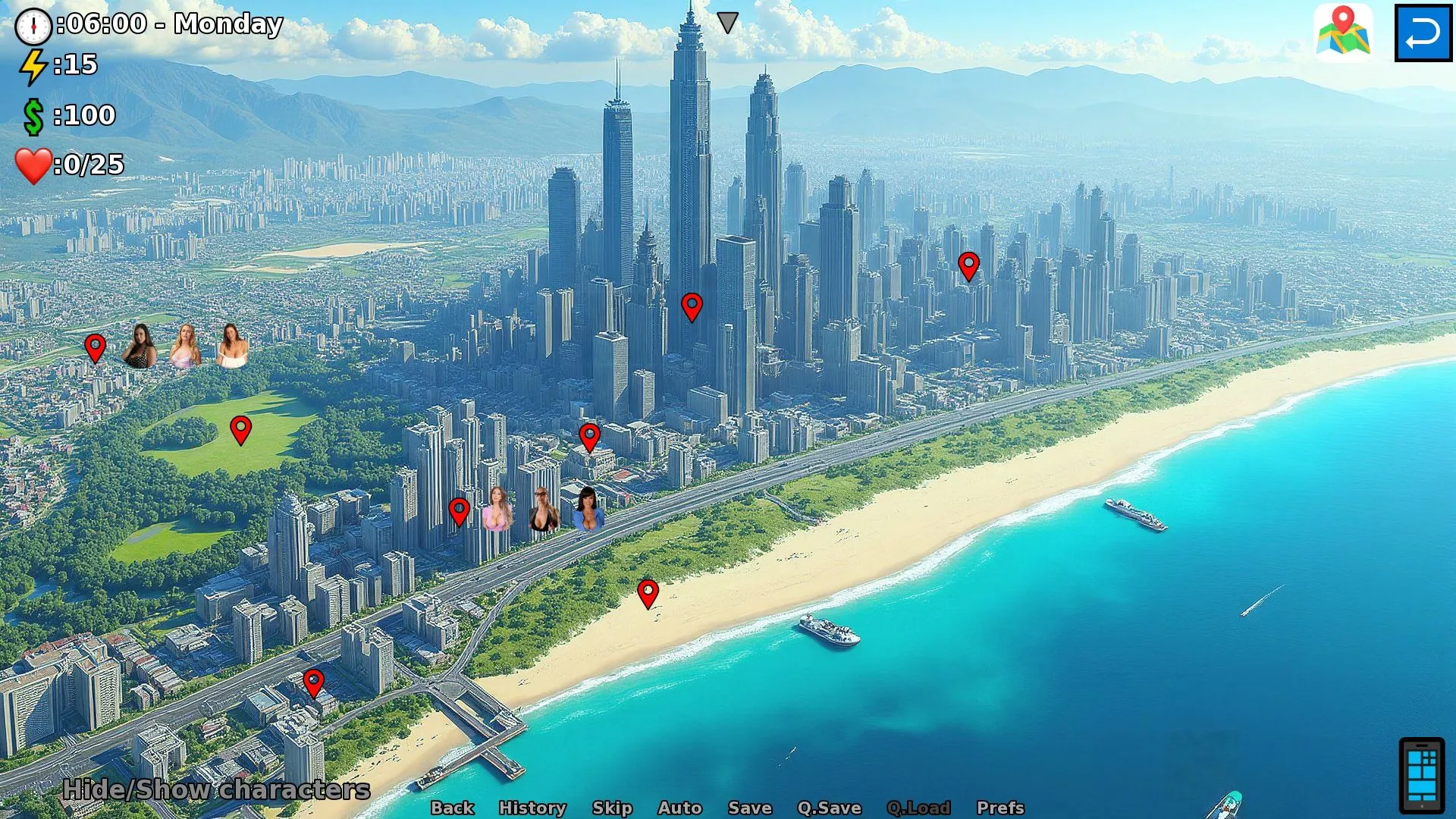
Task: Open the map icon in the corner
Action: 1343,32
